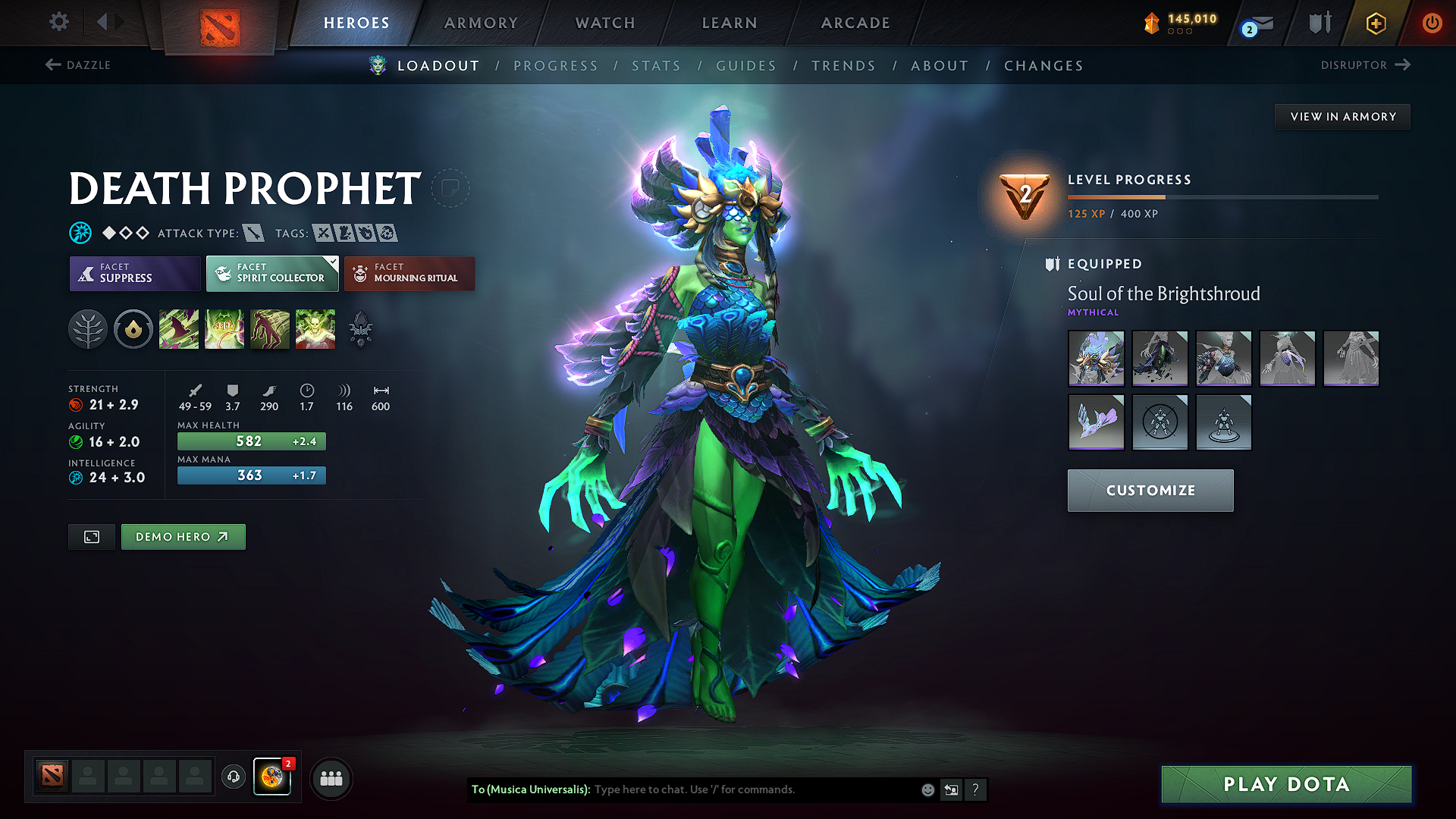The width and height of the screenshot is (1456, 819).
Task: Open the ARCADE menu
Action: pyautogui.click(x=855, y=23)
